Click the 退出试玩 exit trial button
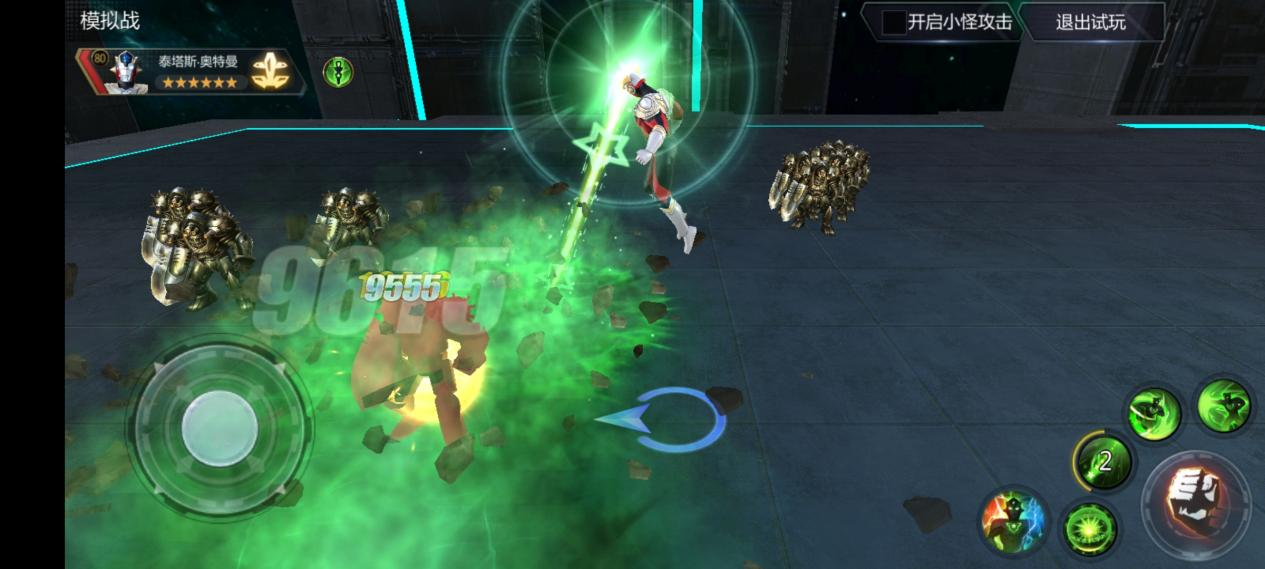 click(1090, 22)
